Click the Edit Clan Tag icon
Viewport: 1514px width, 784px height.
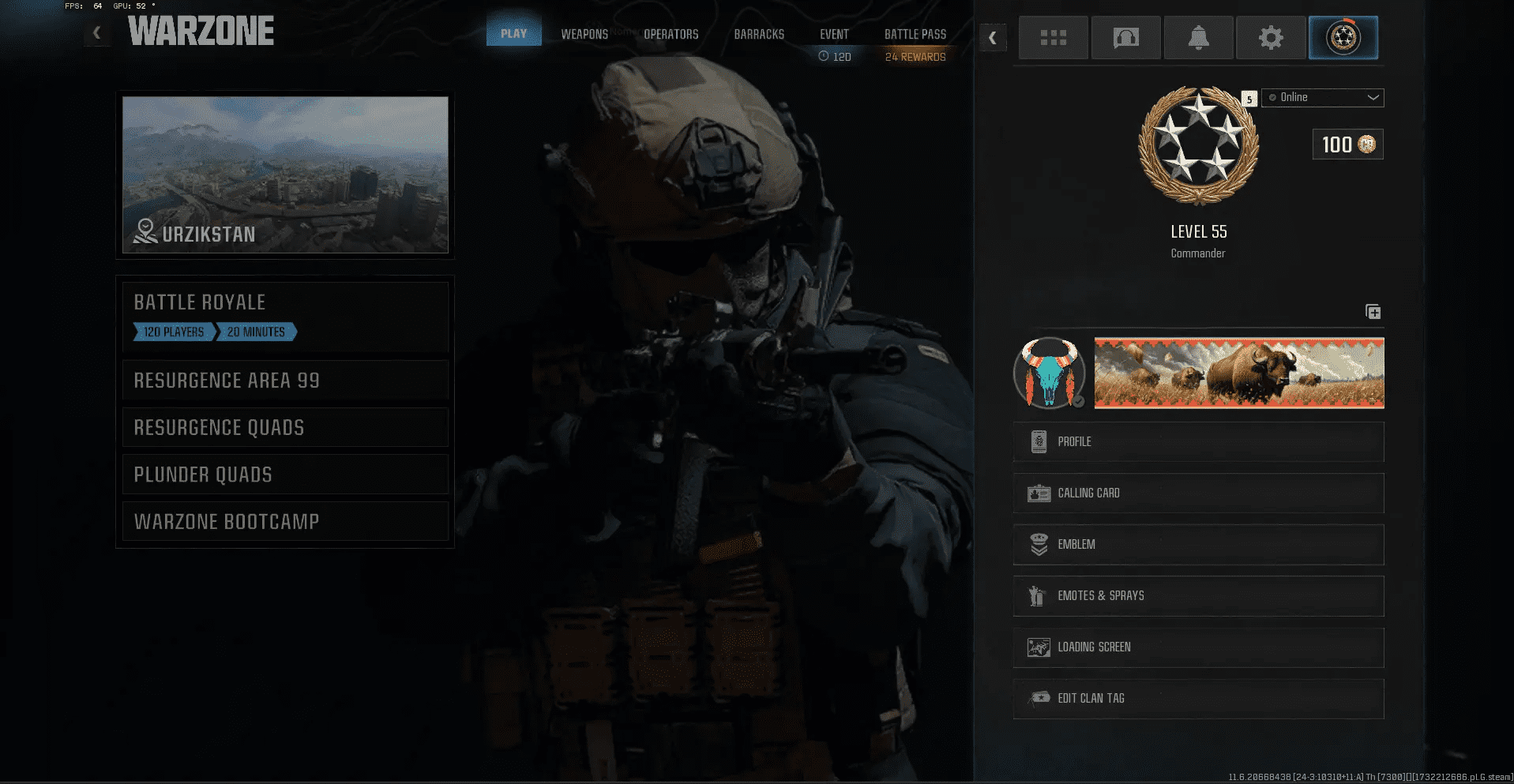[1038, 698]
